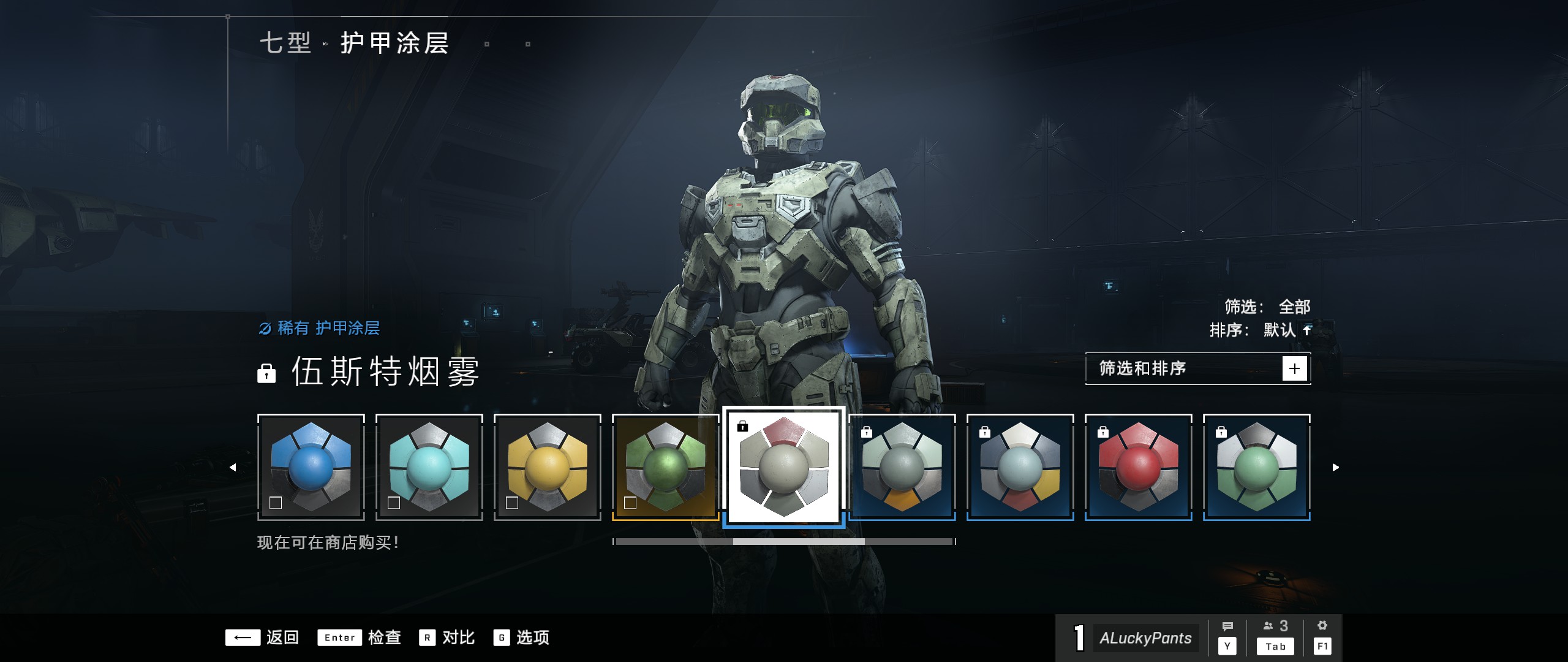1568x662 pixels.
Task: Show previous coatings with left arrow
Action: point(233,468)
